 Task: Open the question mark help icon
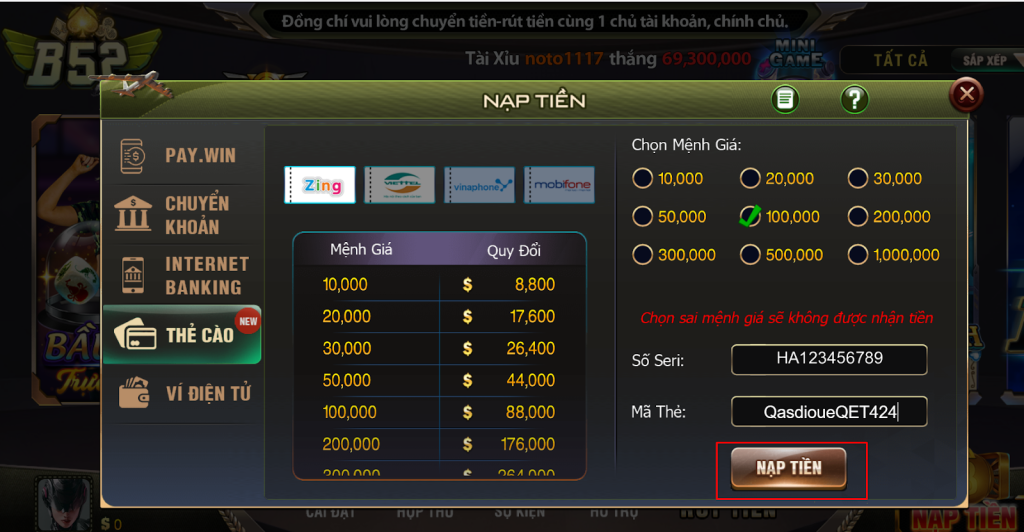[854, 99]
